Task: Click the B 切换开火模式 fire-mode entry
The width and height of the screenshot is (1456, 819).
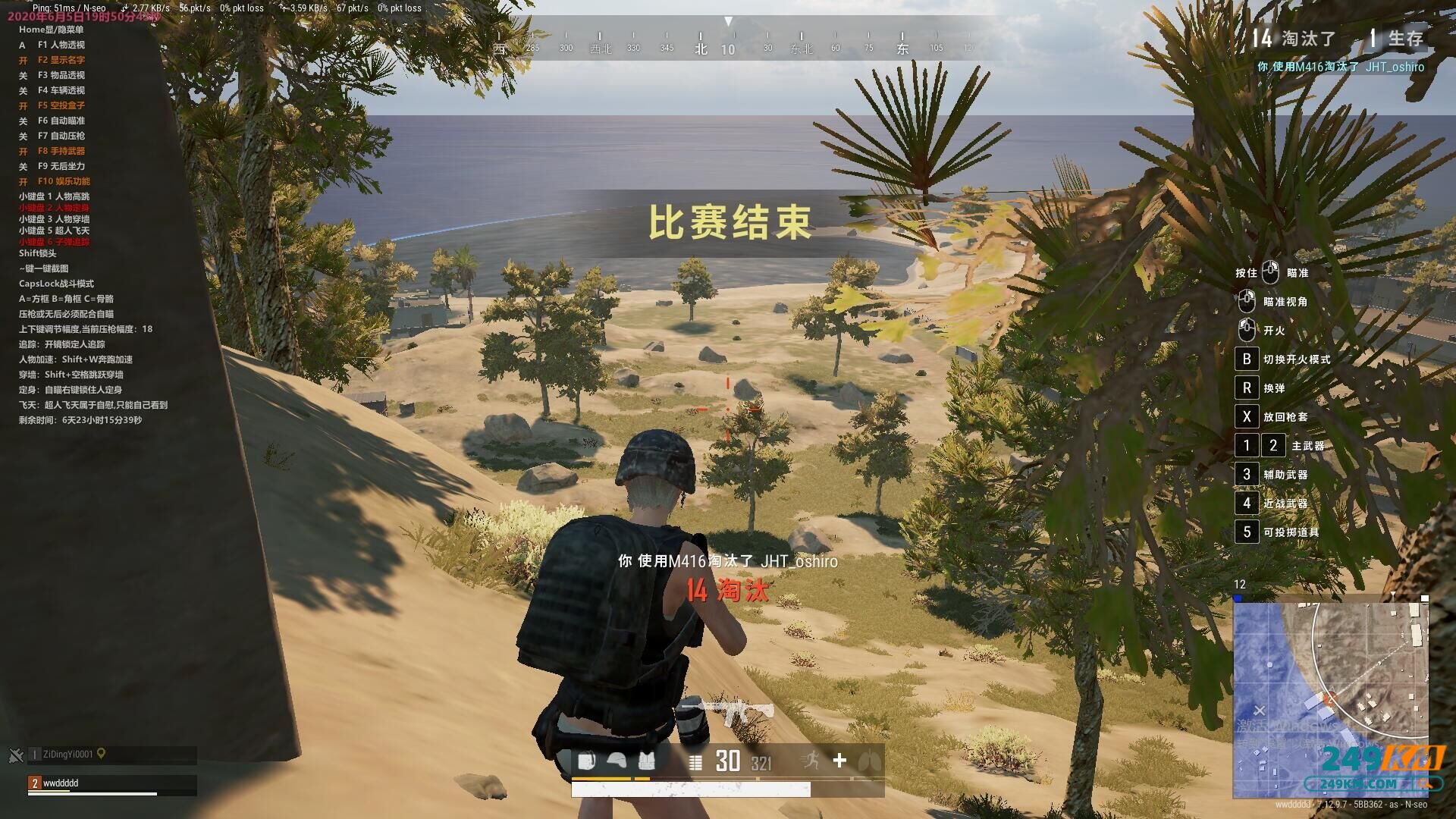Action: coord(1246,359)
